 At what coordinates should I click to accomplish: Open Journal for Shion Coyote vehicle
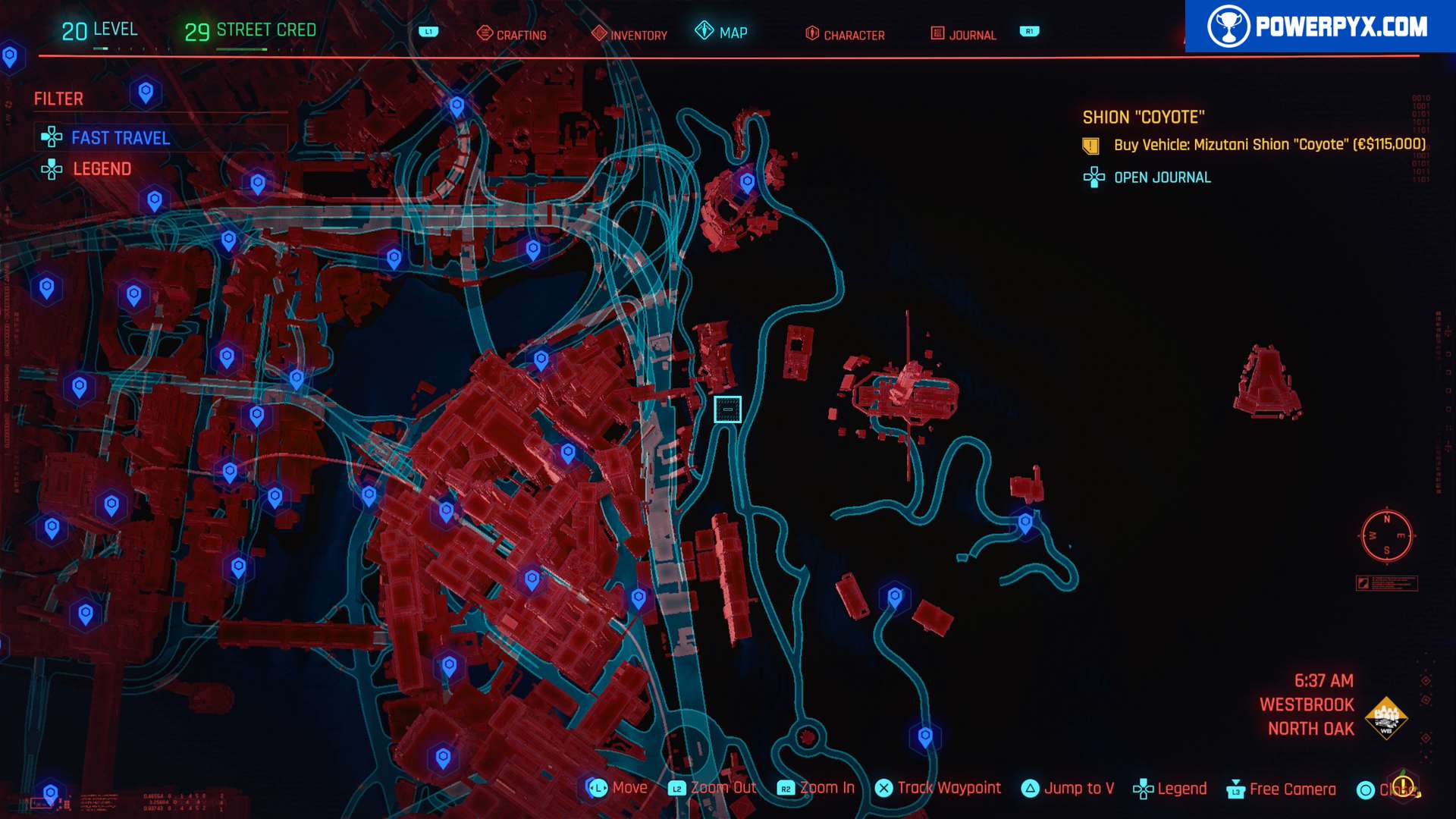coord(1162,177)
